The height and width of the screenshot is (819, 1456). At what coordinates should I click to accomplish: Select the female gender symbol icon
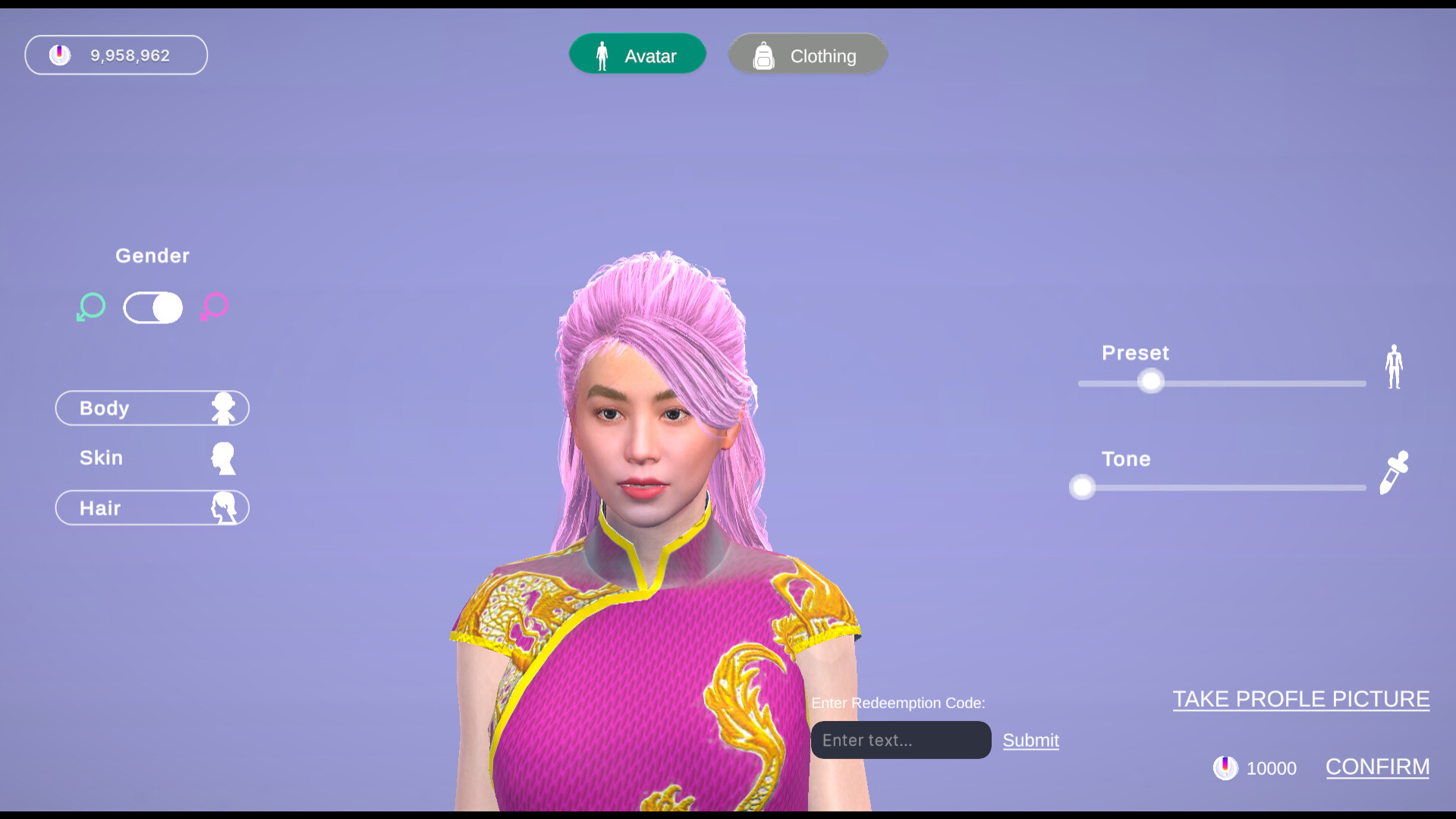(x=214, y=307)
